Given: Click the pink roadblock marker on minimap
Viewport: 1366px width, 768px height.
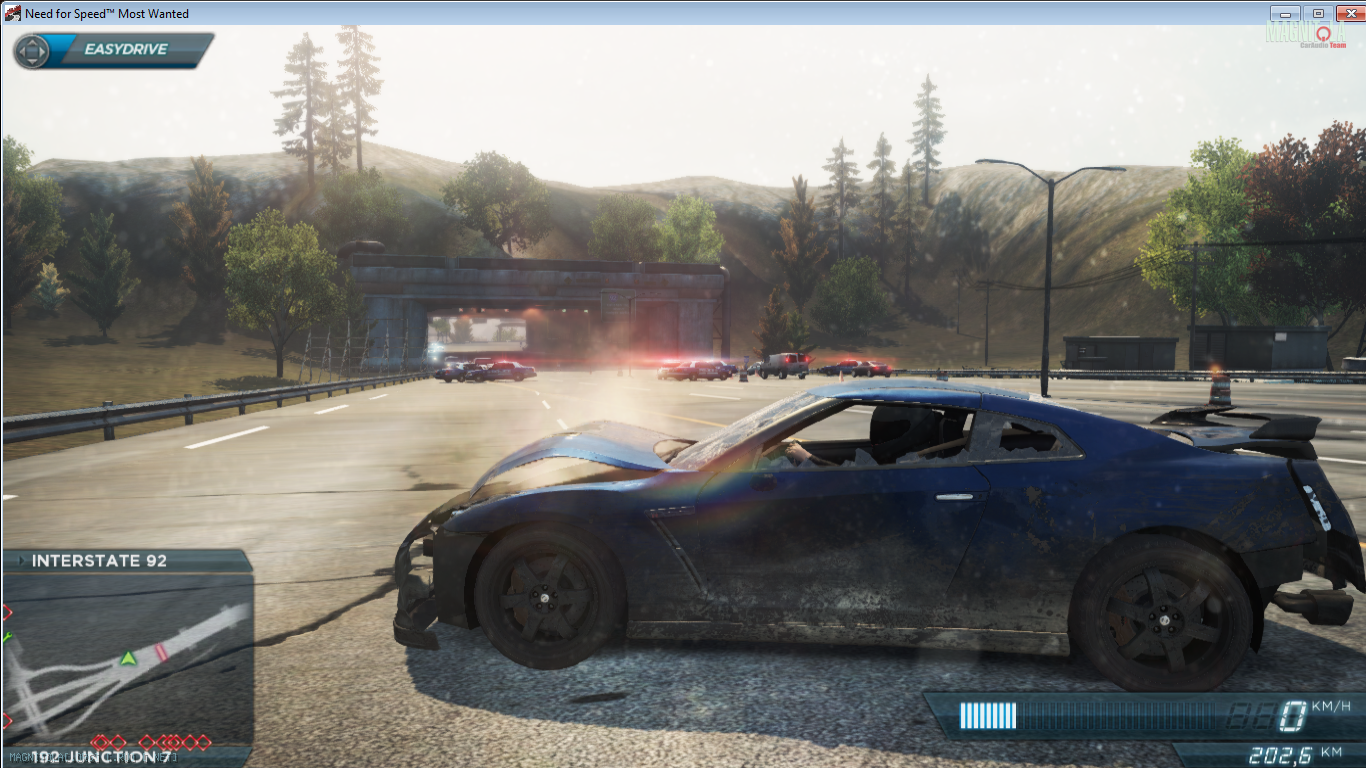Looking at the screenshot, I should pos(161,652).
